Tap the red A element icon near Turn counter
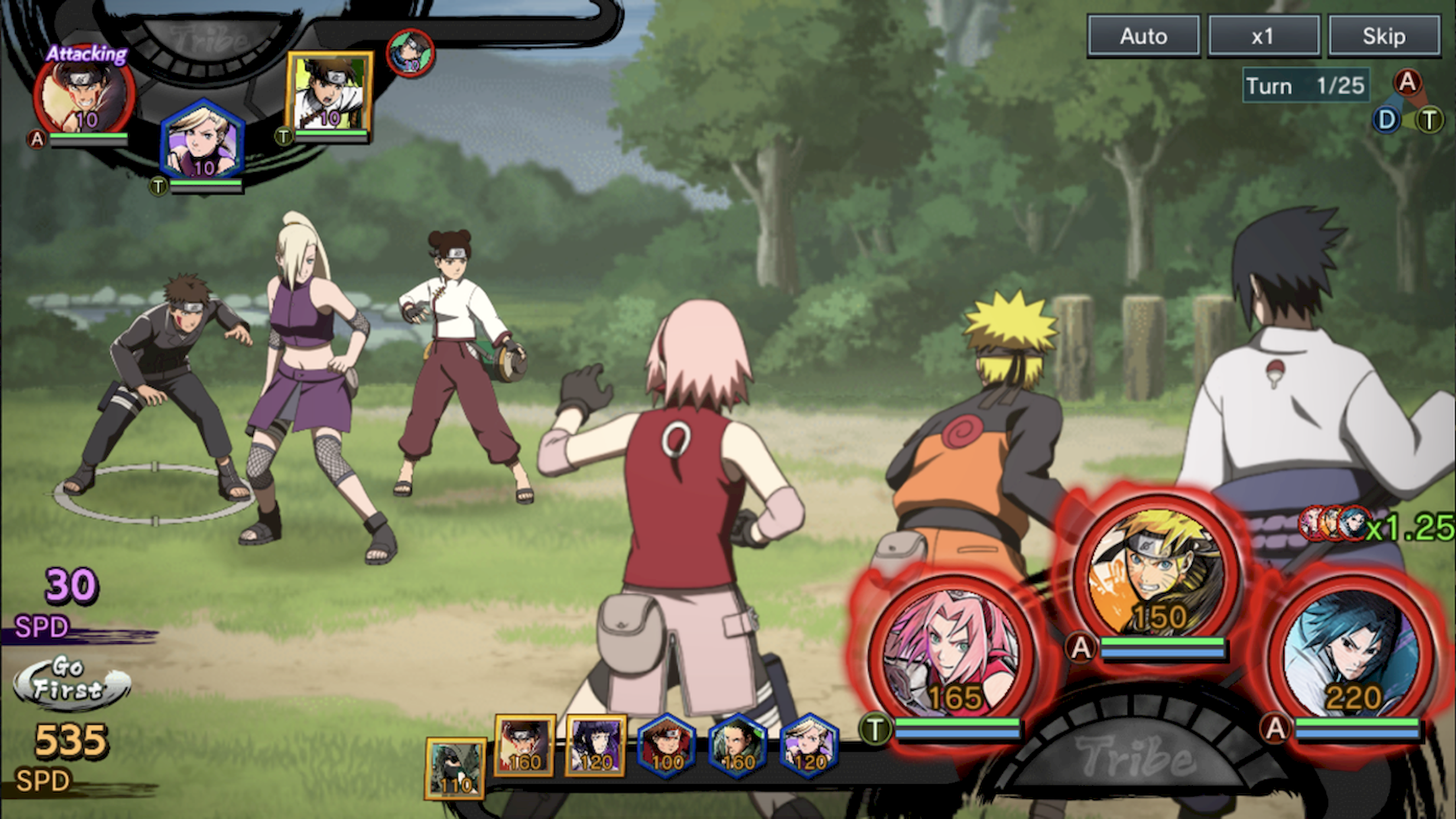The width and height of the screenshot is (1456, 819). pyautogui.click(x=1407, y=83)
